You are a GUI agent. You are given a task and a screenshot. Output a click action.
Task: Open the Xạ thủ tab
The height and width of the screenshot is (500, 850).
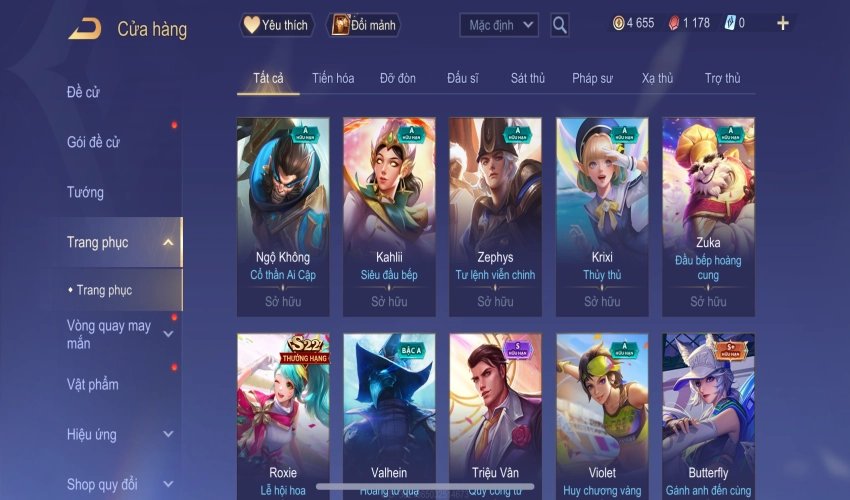click(657, 78)
